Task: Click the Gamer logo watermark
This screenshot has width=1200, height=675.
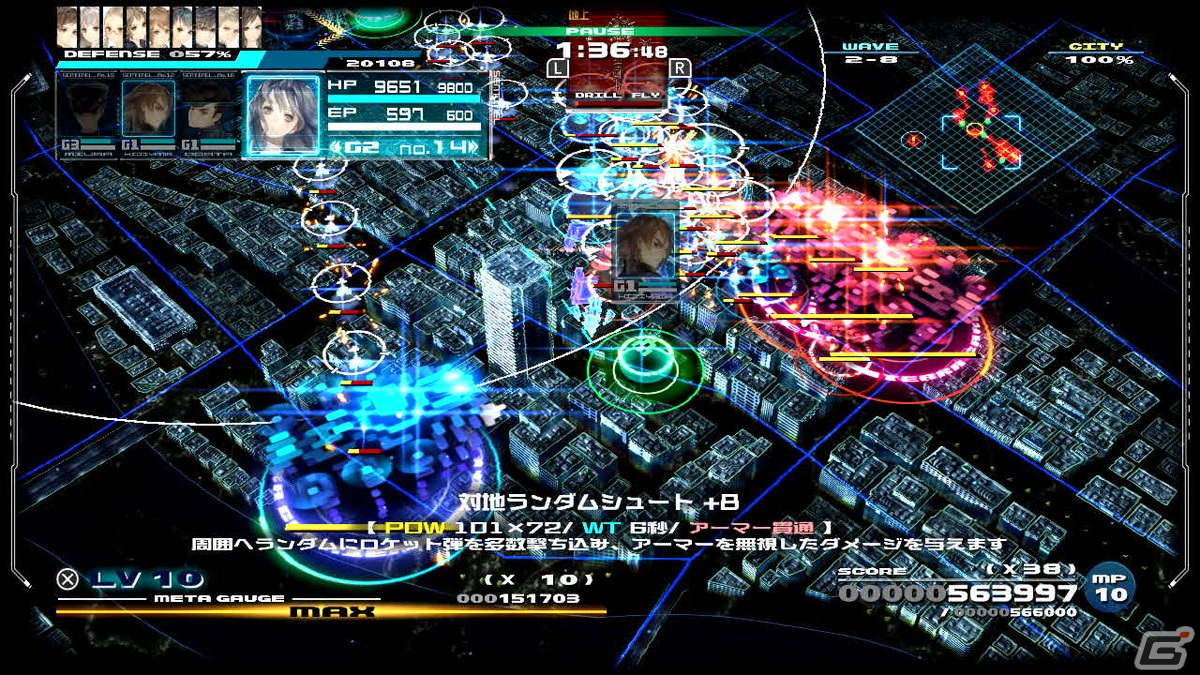Action: pyautogui.click(x=1174, y=647)
